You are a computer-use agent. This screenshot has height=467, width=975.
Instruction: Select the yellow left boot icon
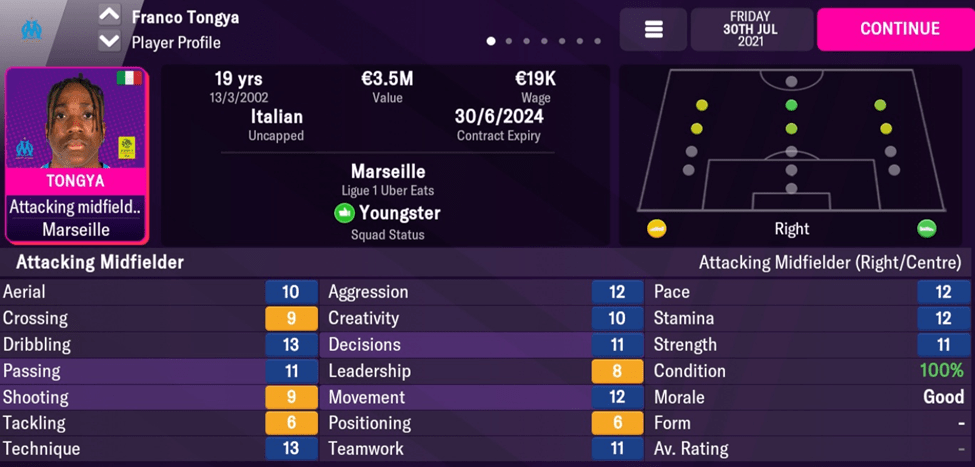point(657,229)
